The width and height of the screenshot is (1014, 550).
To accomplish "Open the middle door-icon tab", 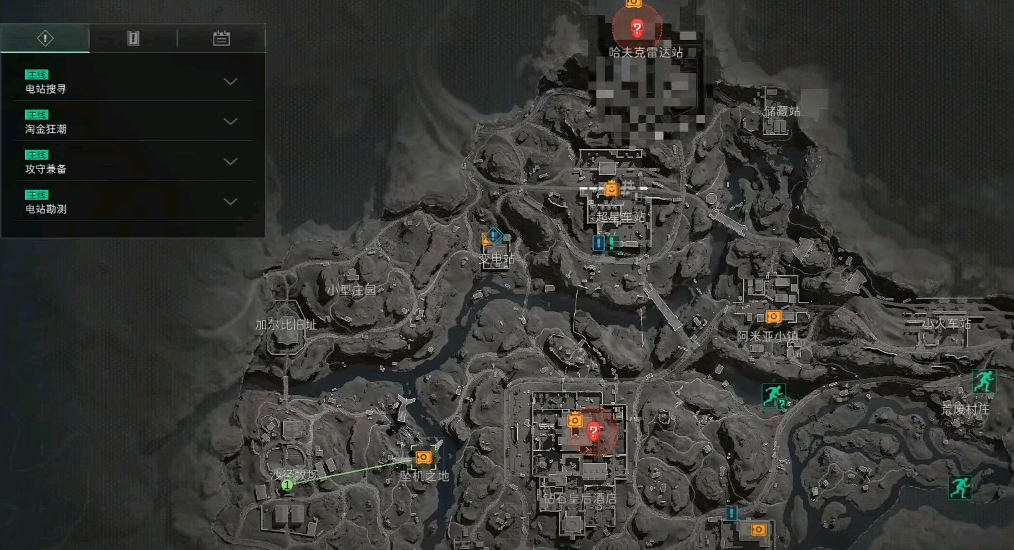I will pyautogui.click(x=133, y=38).
